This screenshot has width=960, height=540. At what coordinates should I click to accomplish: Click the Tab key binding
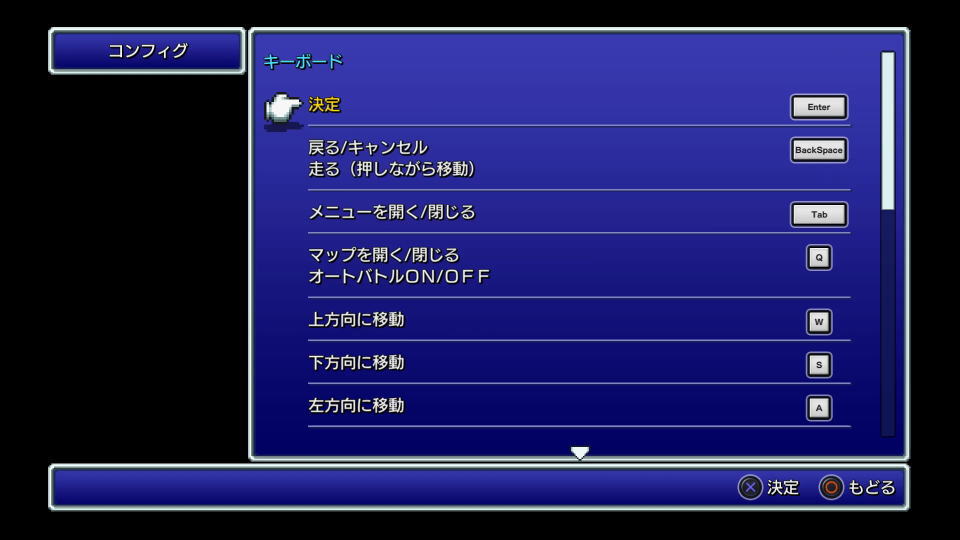point(819,214)
